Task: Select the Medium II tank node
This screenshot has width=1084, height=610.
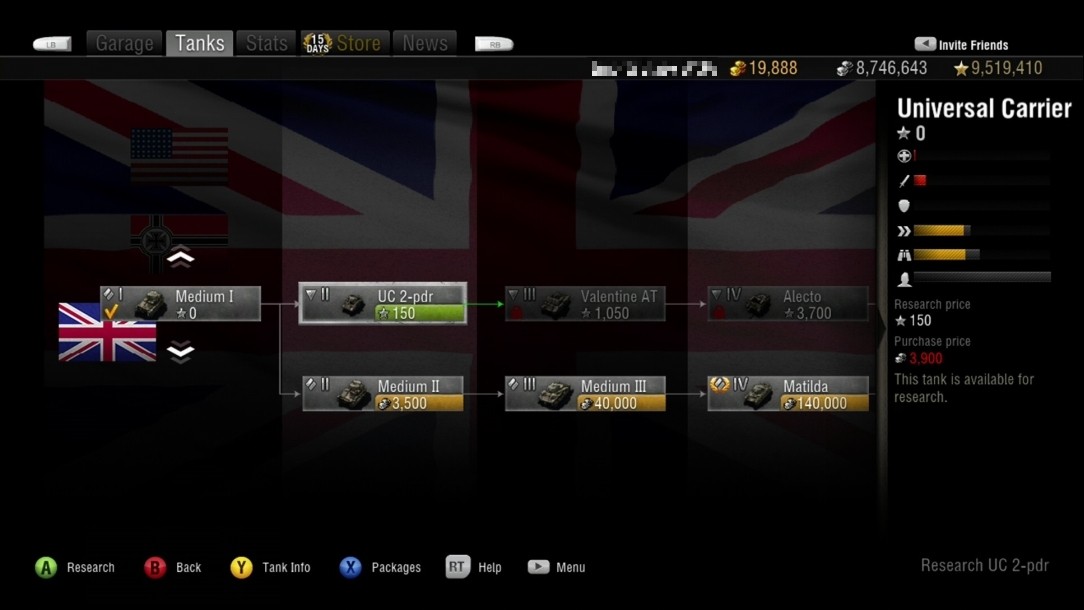Action: click(383, 394)
